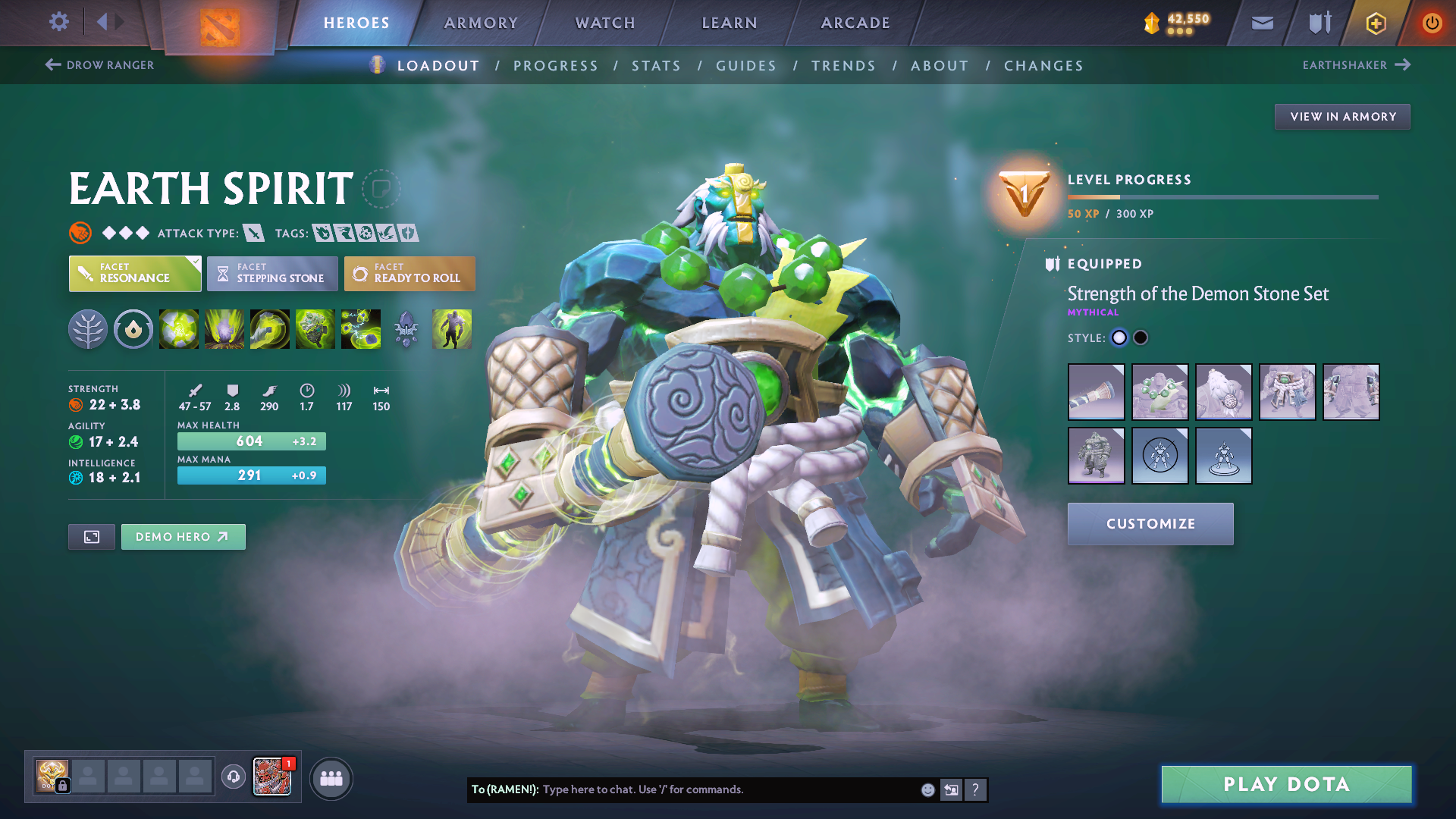Open the mail inbox icon
This screenshot has width=1456, height=819.
coord(1262,23)
